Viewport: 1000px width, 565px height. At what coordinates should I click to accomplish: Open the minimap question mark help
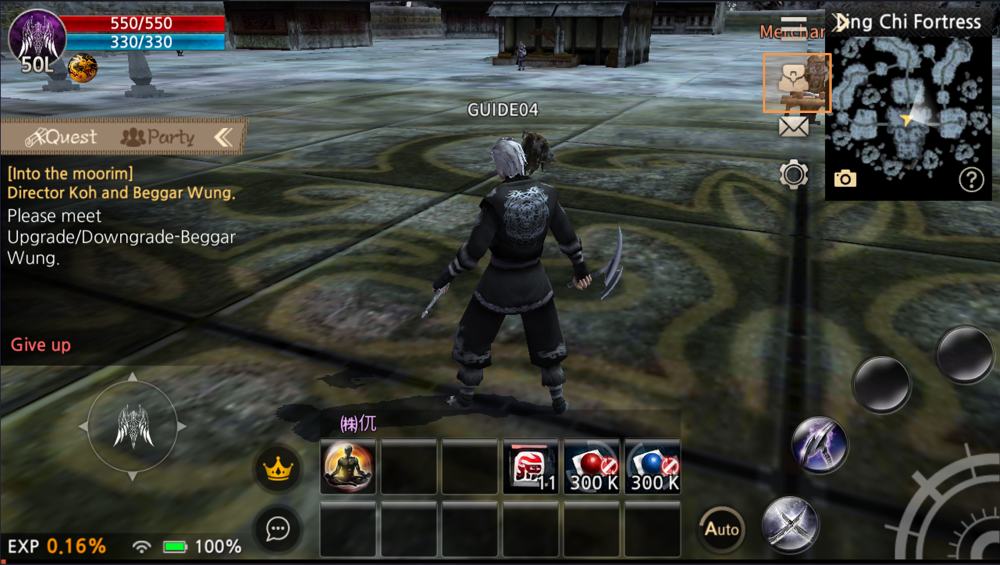(971, 179)
